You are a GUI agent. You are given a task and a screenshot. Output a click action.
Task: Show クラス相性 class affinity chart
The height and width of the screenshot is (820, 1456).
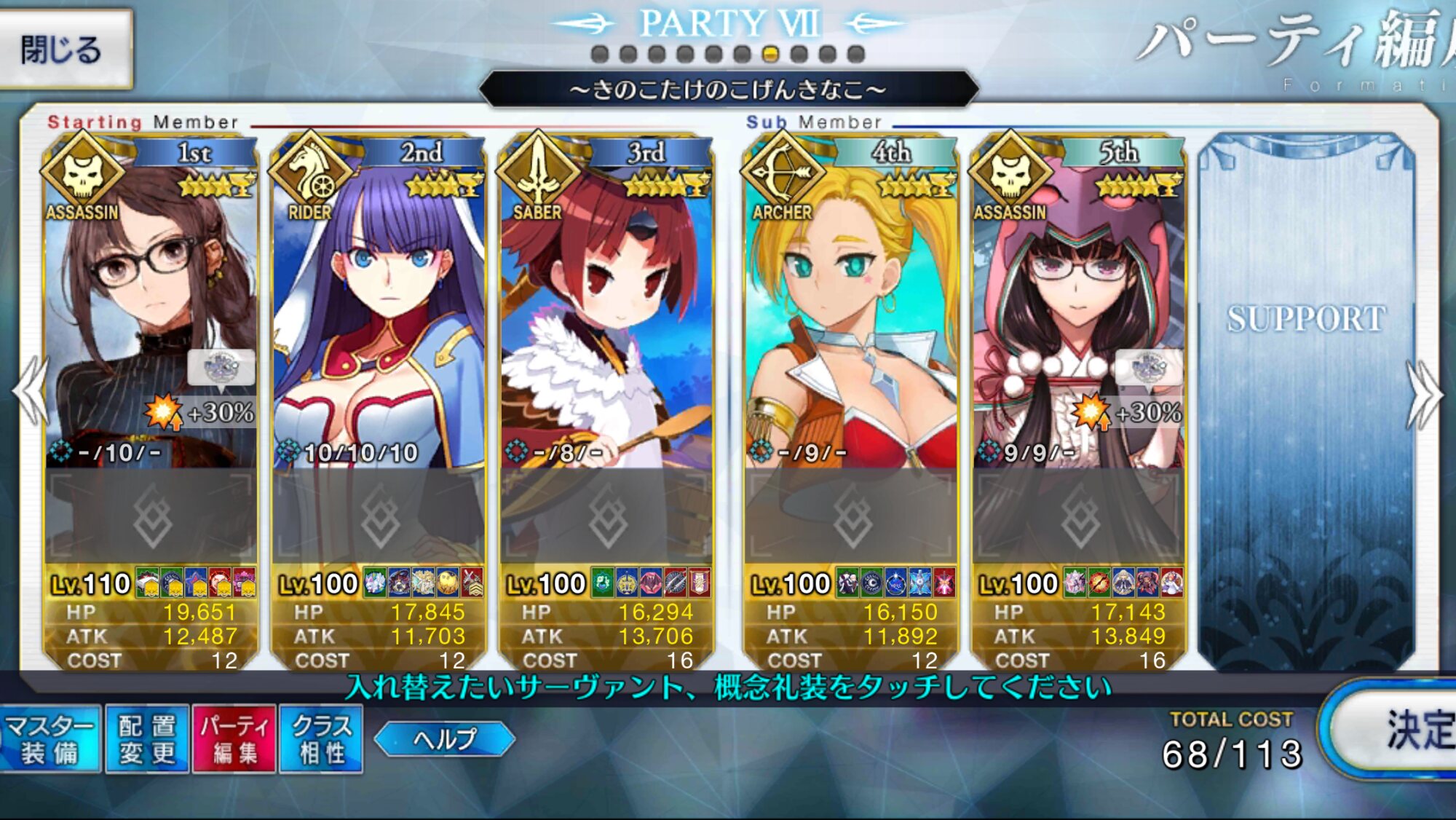point(321,739)
